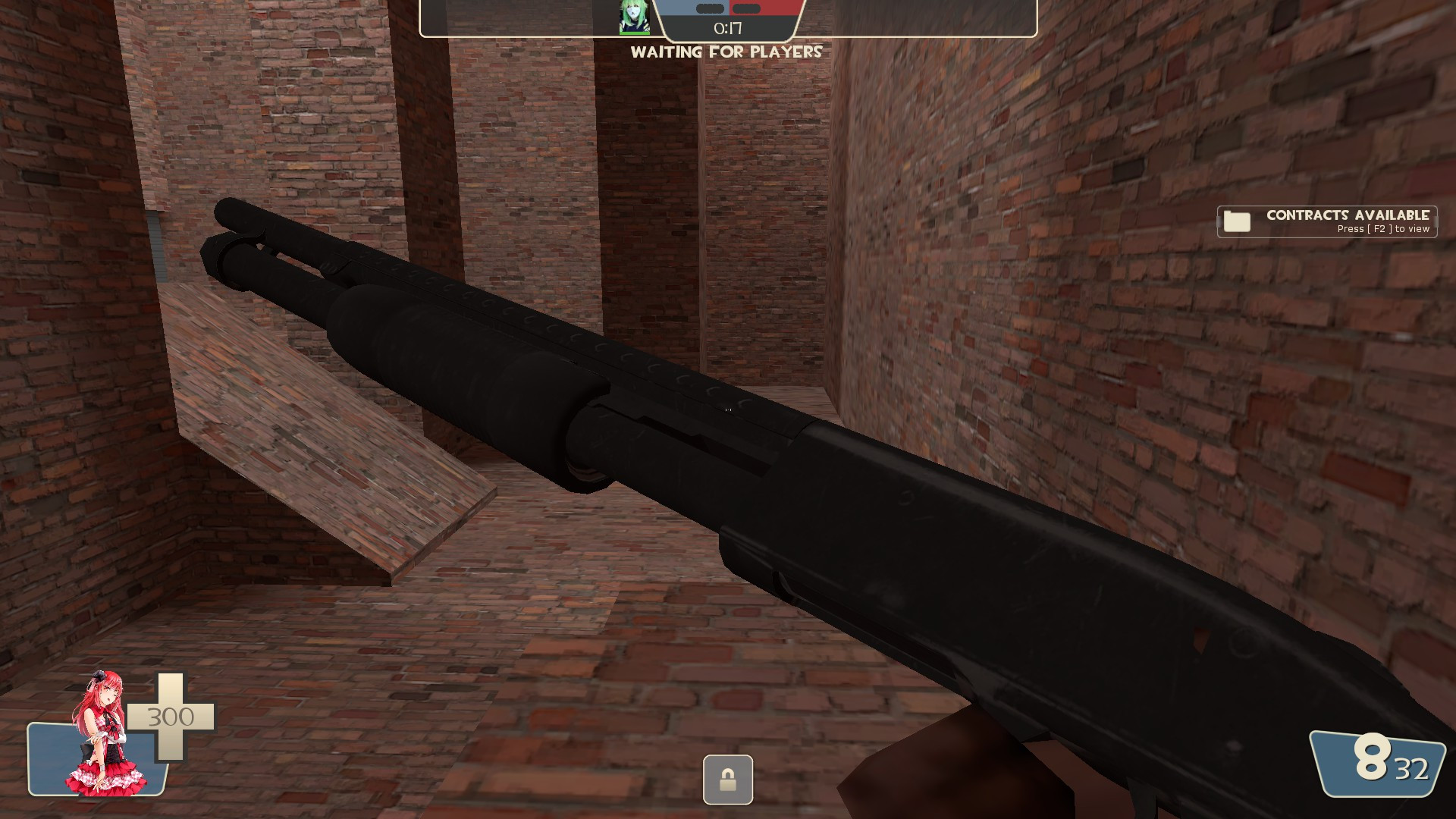The image size is (1456, 819).
Task: Toggle the Contracts Available notification
Action: coord(1327,221)
